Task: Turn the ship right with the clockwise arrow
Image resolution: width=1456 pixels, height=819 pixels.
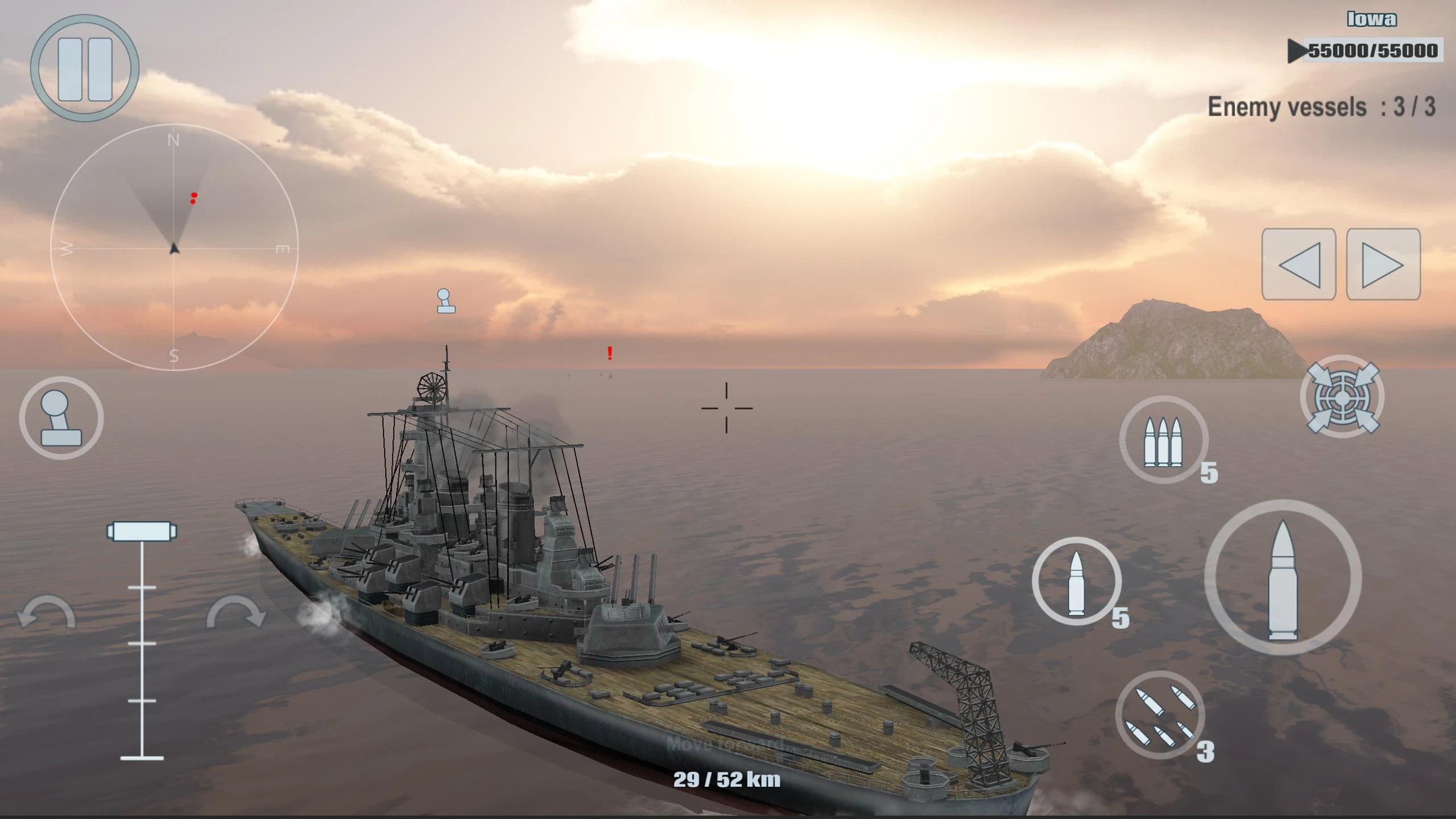Action: tap(235, 613)
